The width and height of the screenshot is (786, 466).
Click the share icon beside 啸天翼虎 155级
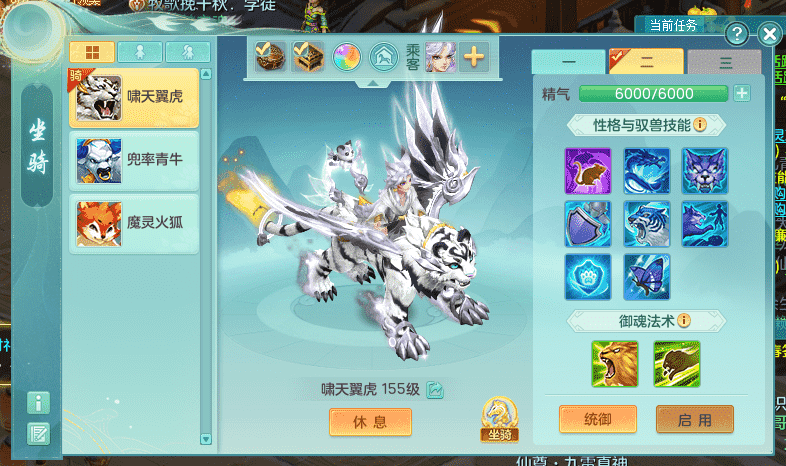434,390
